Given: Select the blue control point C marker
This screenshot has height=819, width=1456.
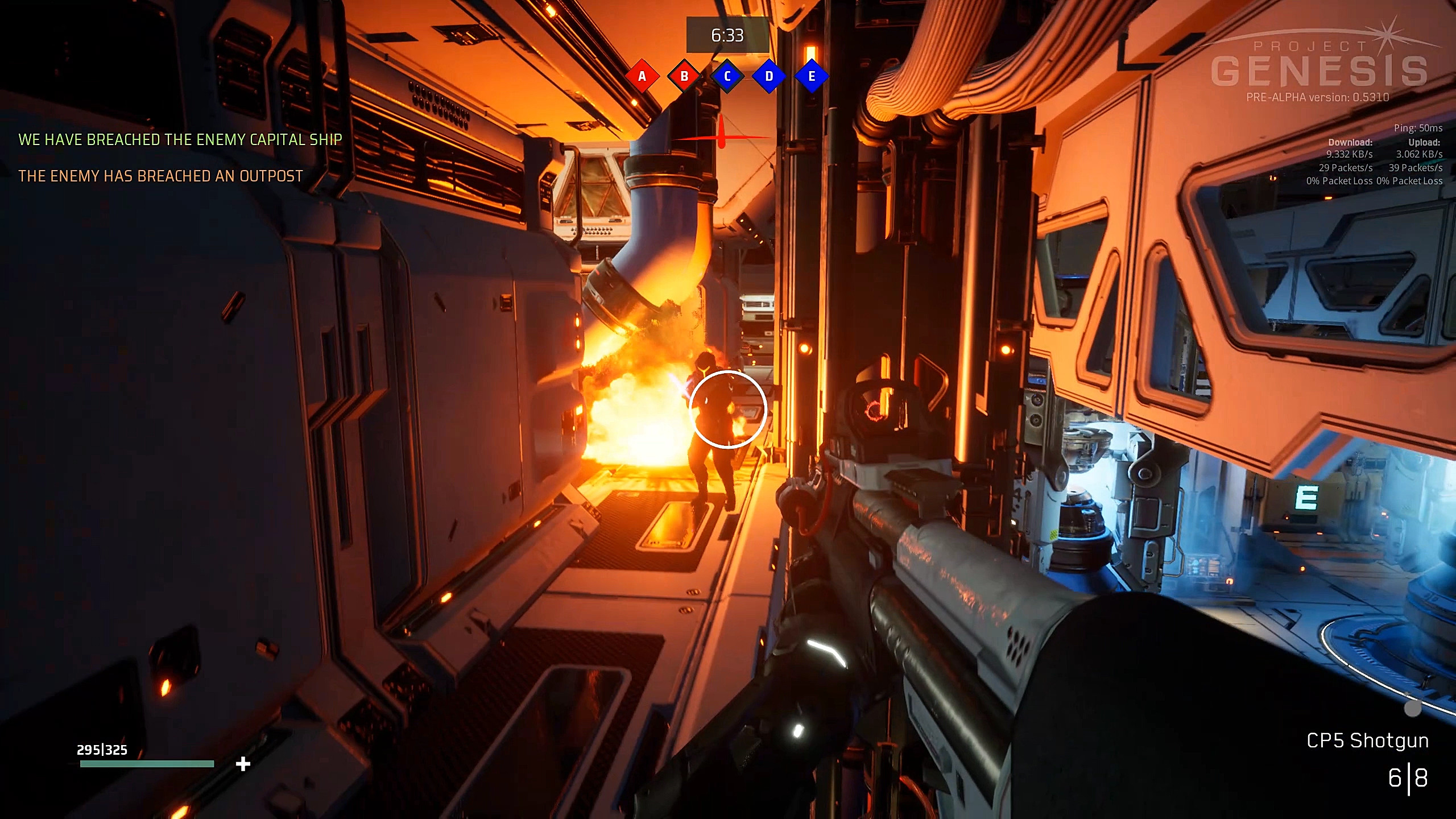Looking at the screenshot, I should click(727, 76).
